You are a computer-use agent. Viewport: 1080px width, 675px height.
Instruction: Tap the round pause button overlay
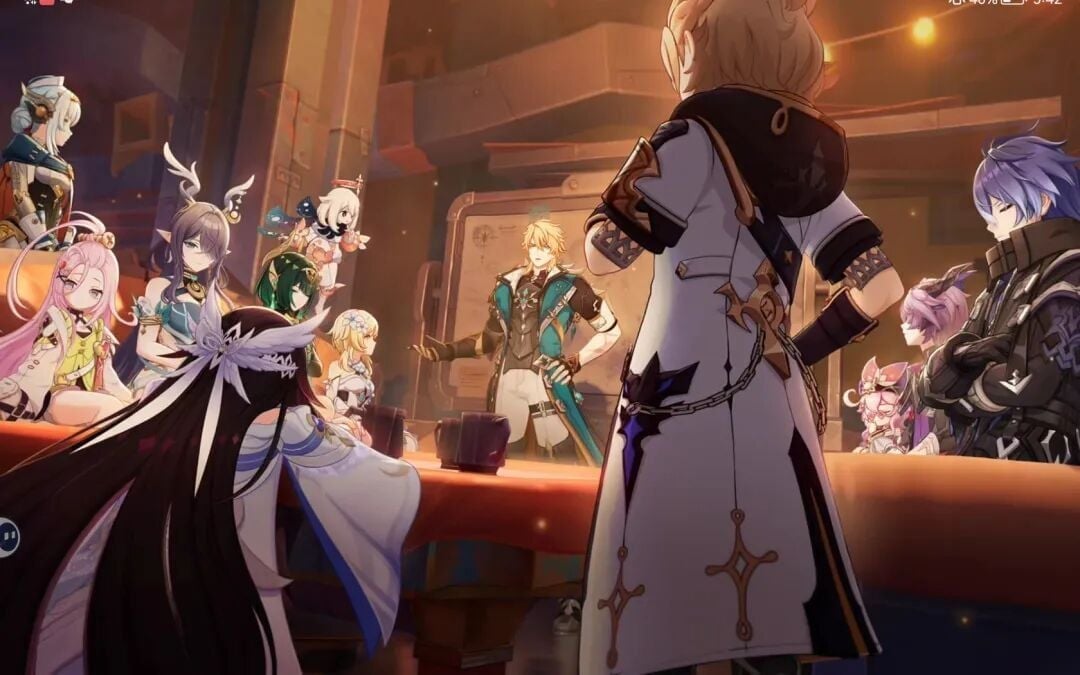pyautogui.click(x=8, y=537)
